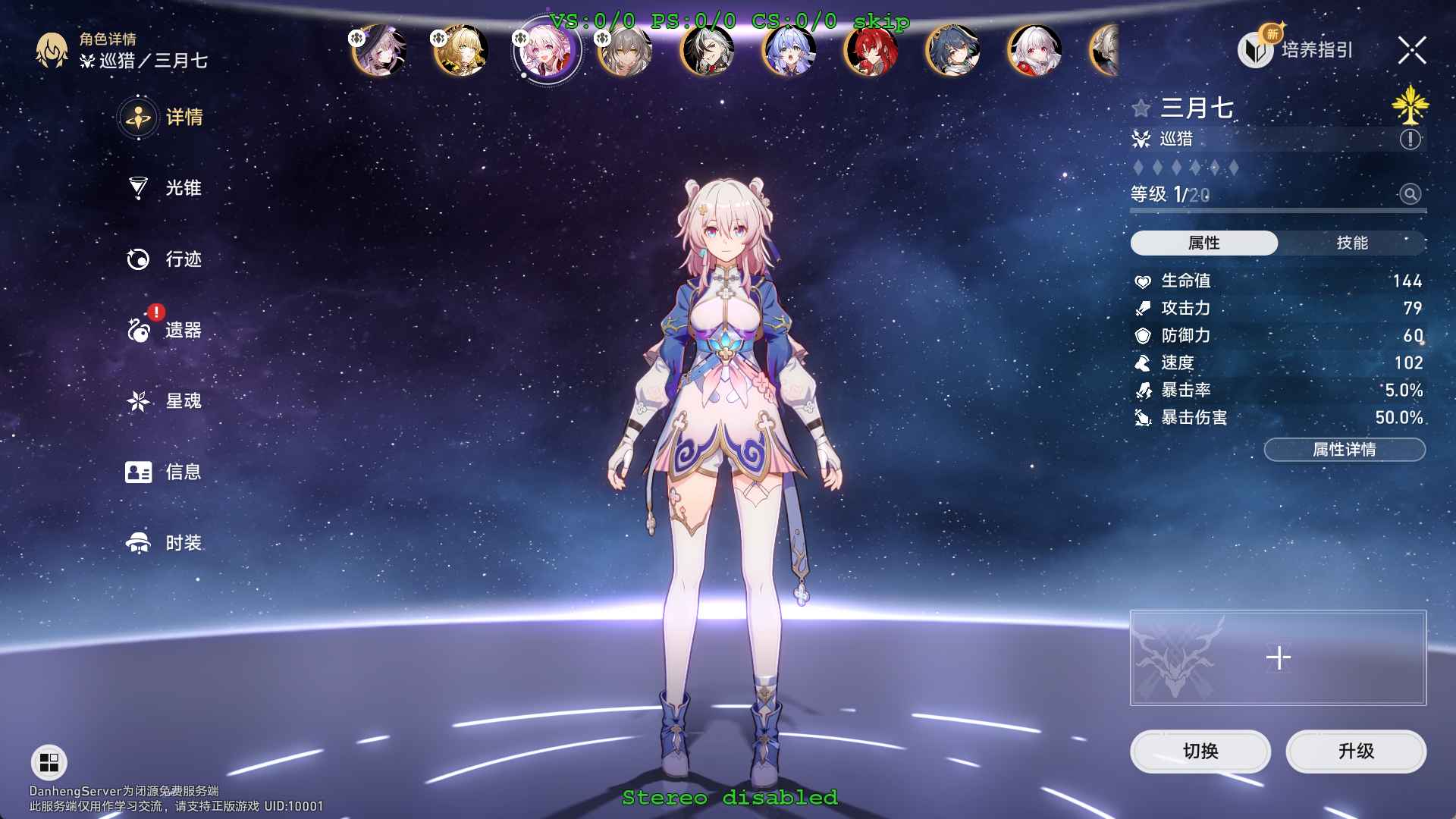Stay on the 属性 attributes tab

(1204, 243)
